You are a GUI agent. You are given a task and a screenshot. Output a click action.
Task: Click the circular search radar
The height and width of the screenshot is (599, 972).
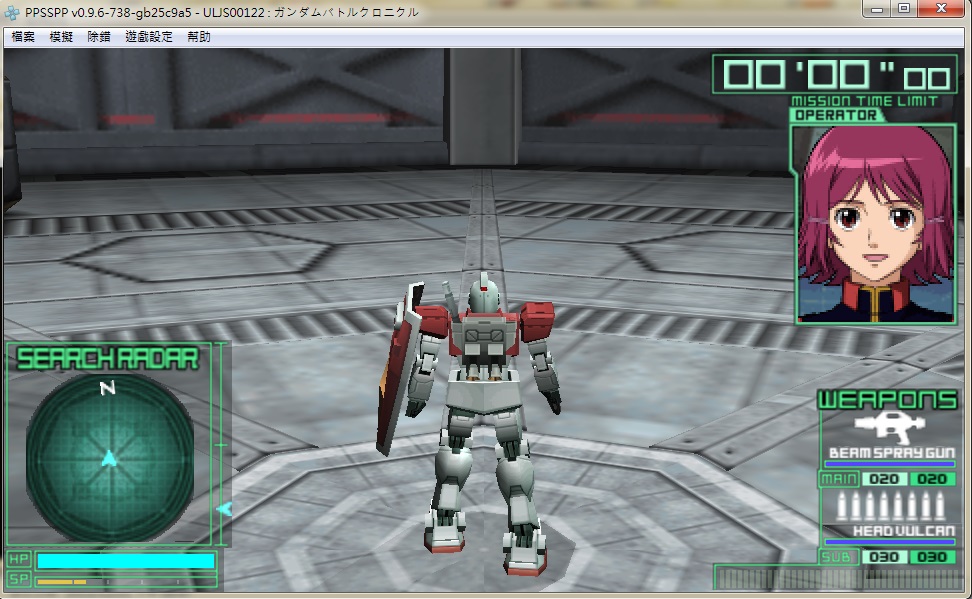click(x=109, y=457)
